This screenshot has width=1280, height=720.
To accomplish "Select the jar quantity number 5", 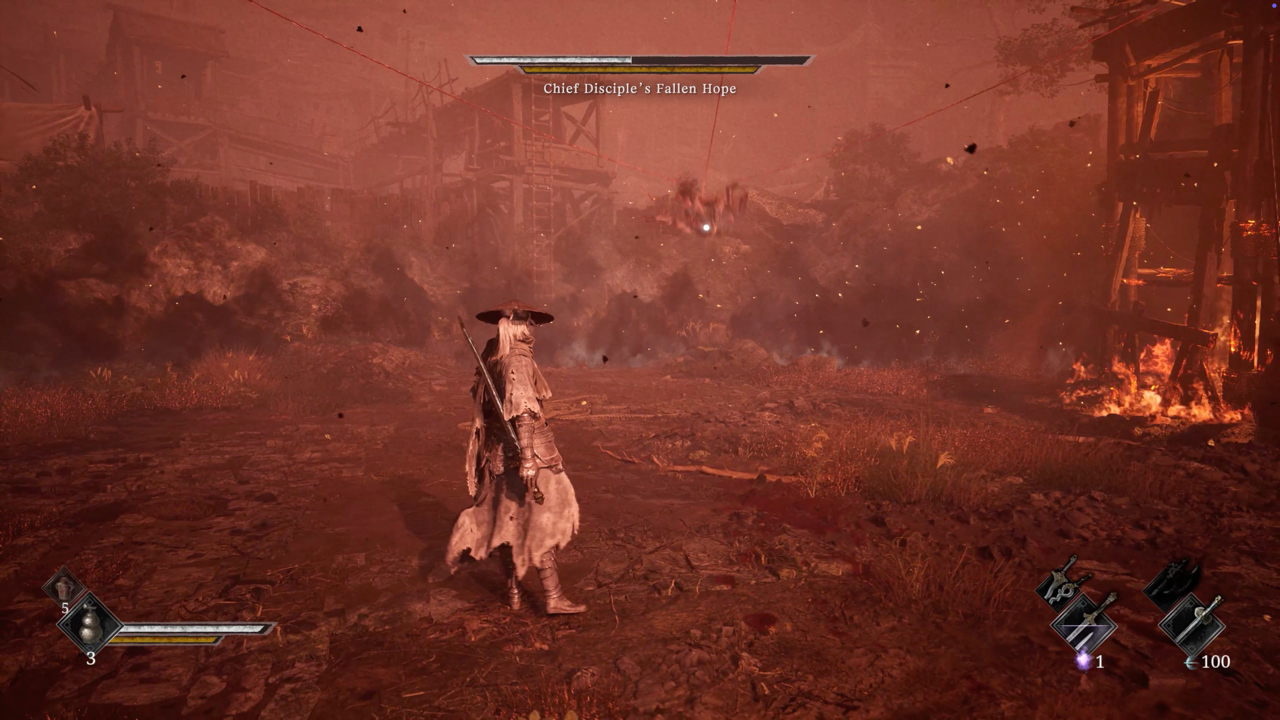I will [x=65, y=608].
